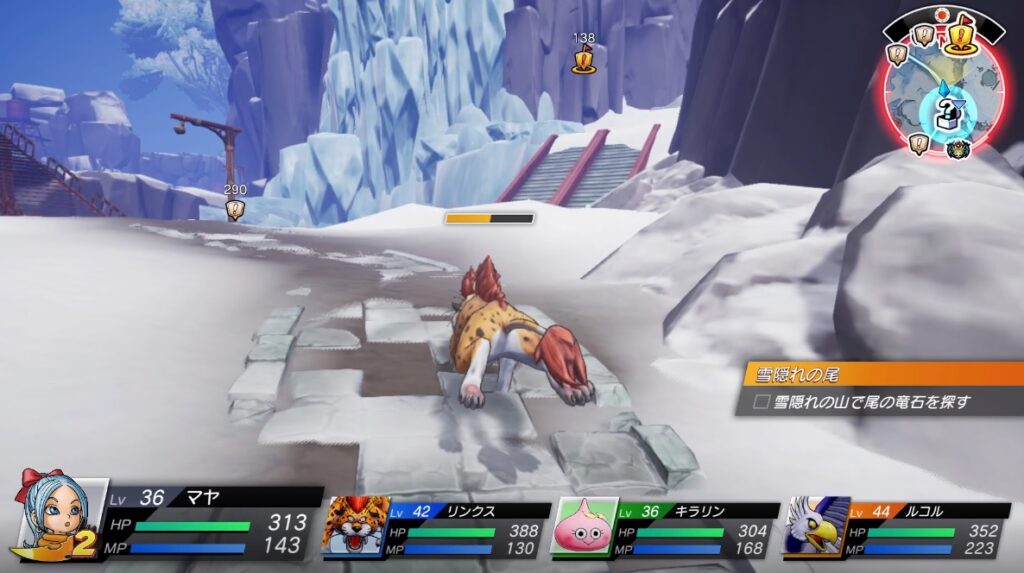The image size is (1024, 573).
Task: Click the gold flag quest marker on minimap
Action: pos(961,37)
